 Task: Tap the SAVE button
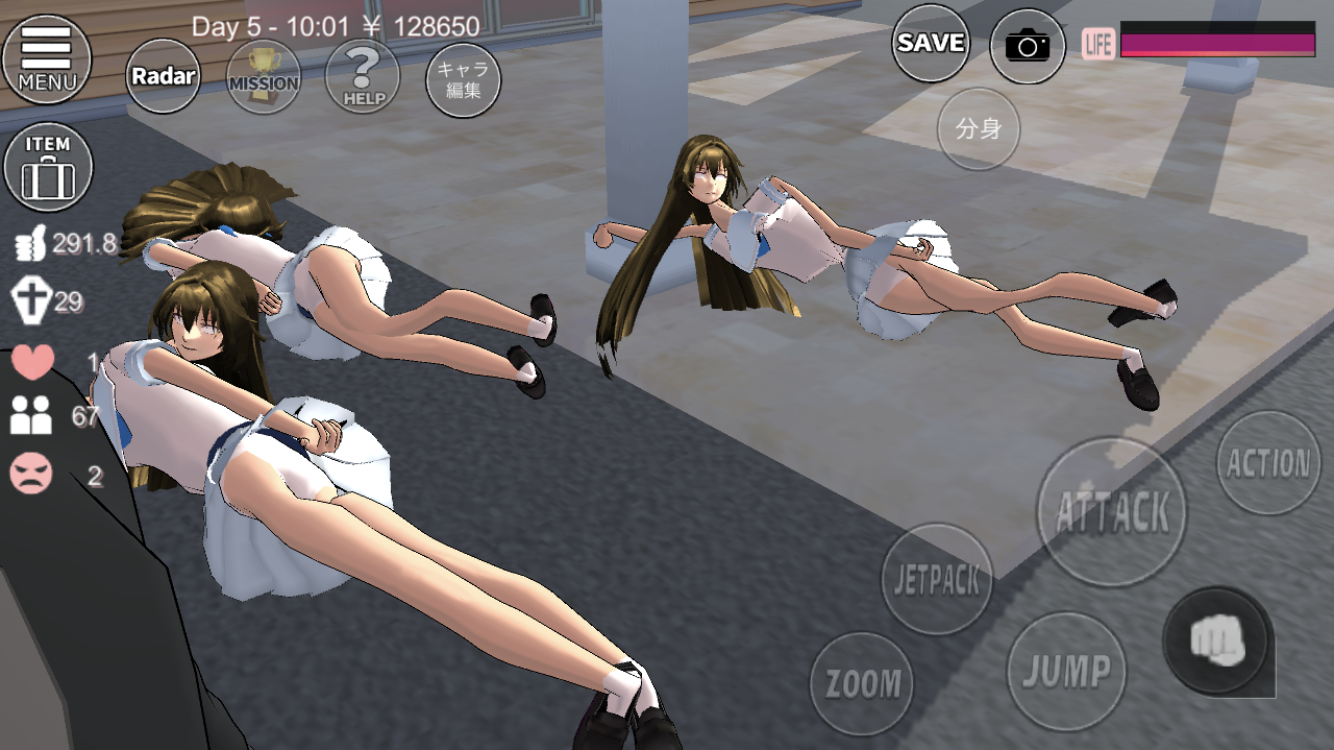[930, 43]
